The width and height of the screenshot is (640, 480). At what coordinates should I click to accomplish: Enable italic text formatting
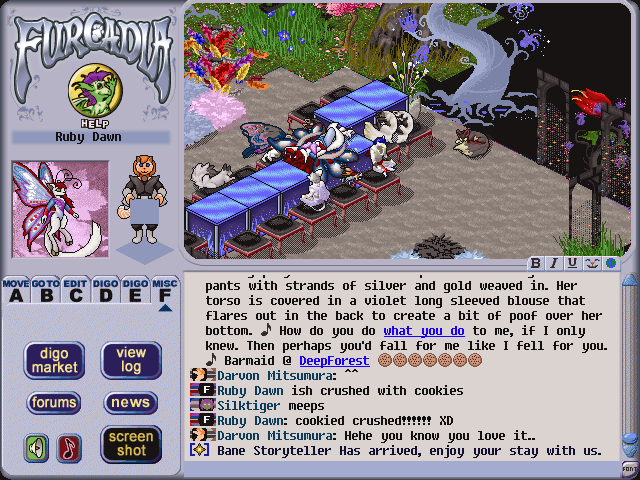tap(554, 263)
